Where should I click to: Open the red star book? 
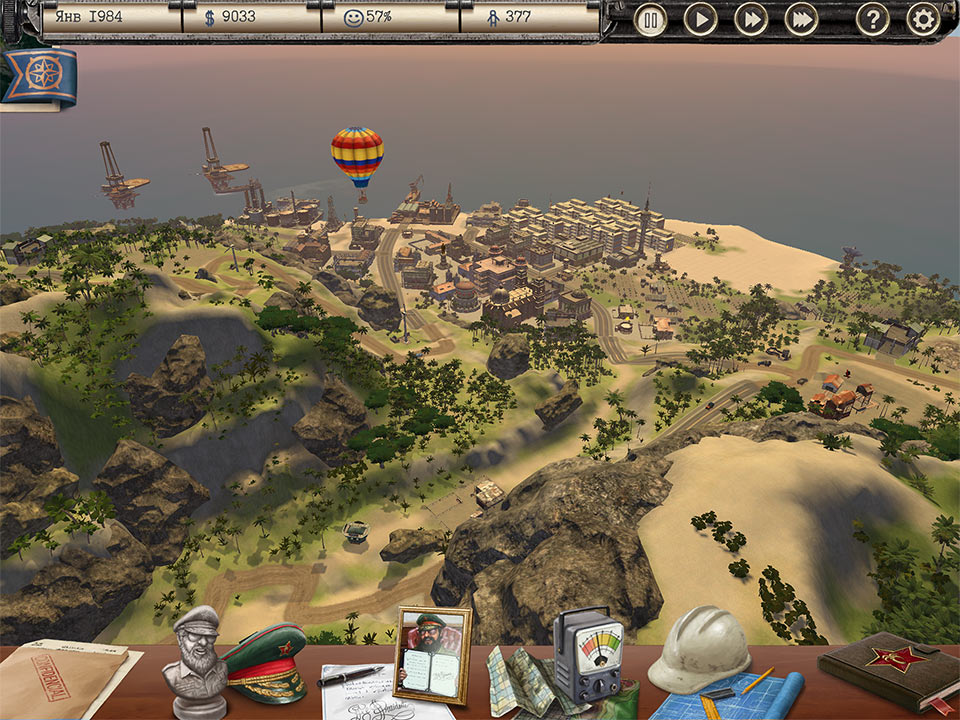click(887, 670)
